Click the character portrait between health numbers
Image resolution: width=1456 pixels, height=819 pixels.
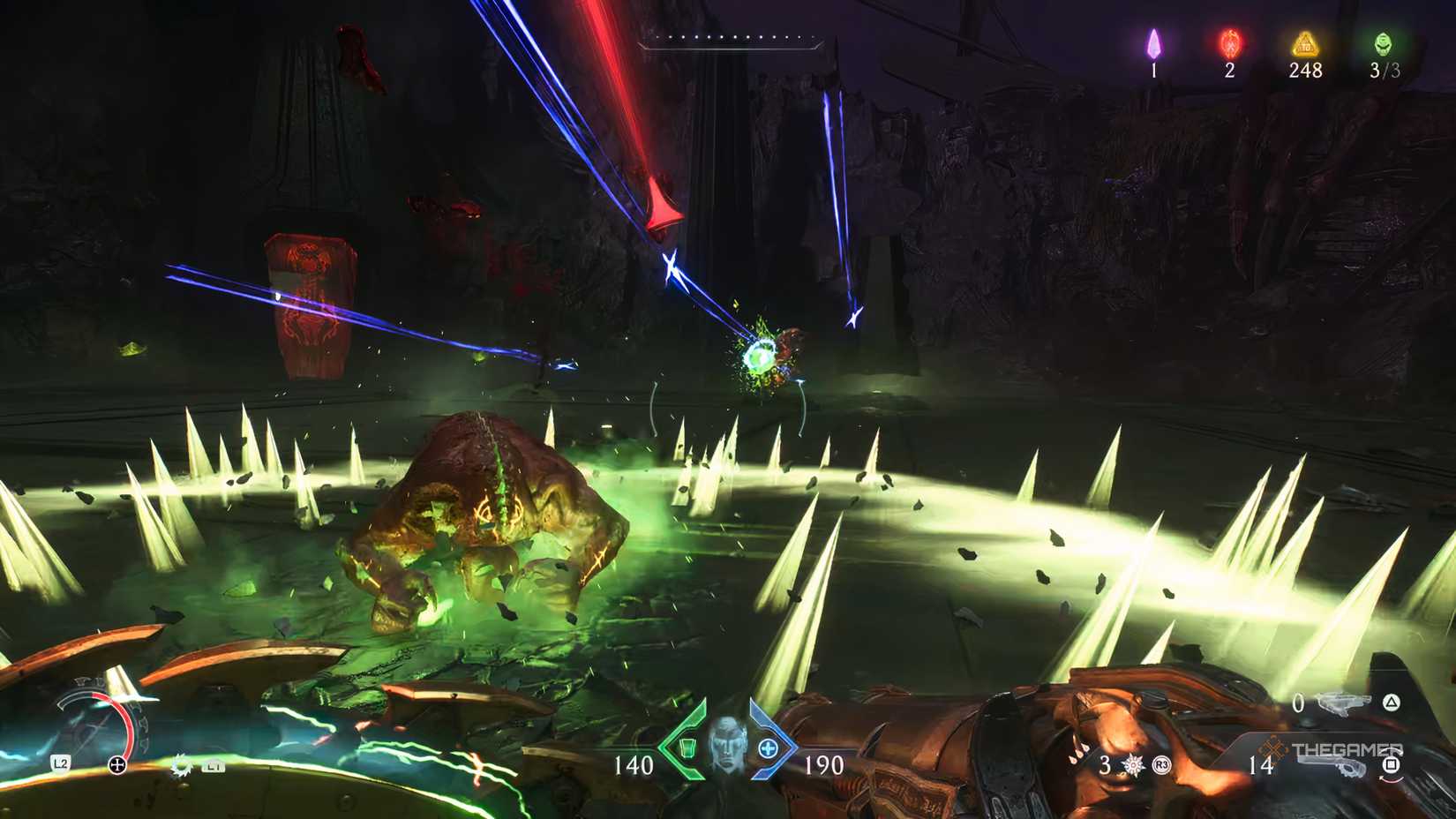pos(729,745)
